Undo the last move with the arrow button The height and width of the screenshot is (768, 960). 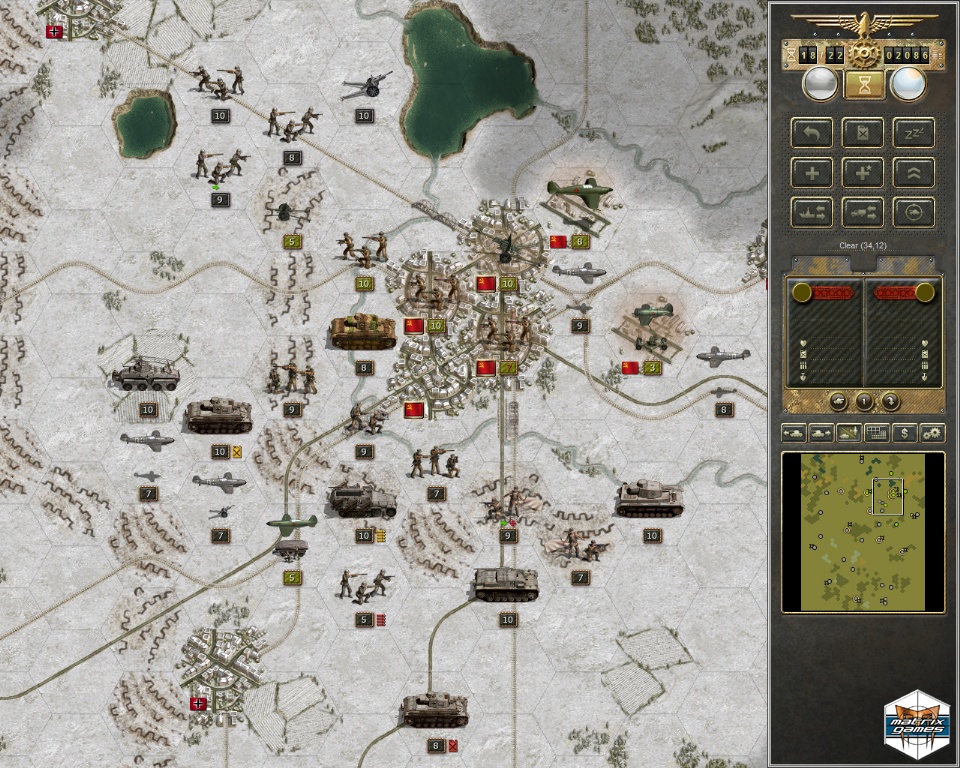point(812,133)
